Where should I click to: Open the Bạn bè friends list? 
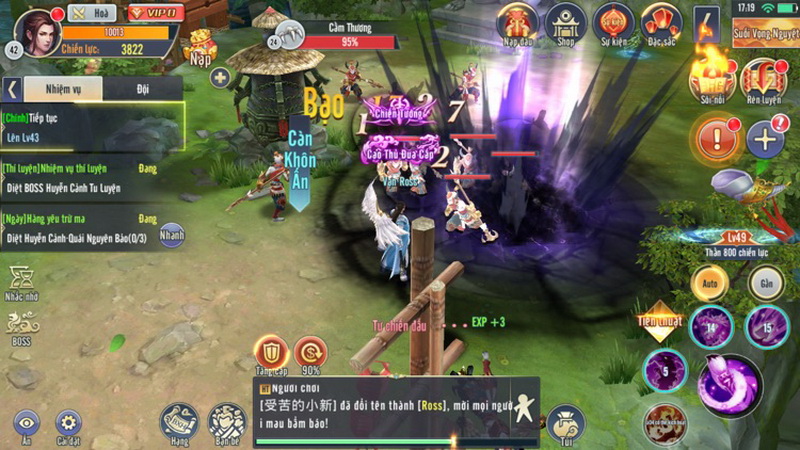click(225, 423)
